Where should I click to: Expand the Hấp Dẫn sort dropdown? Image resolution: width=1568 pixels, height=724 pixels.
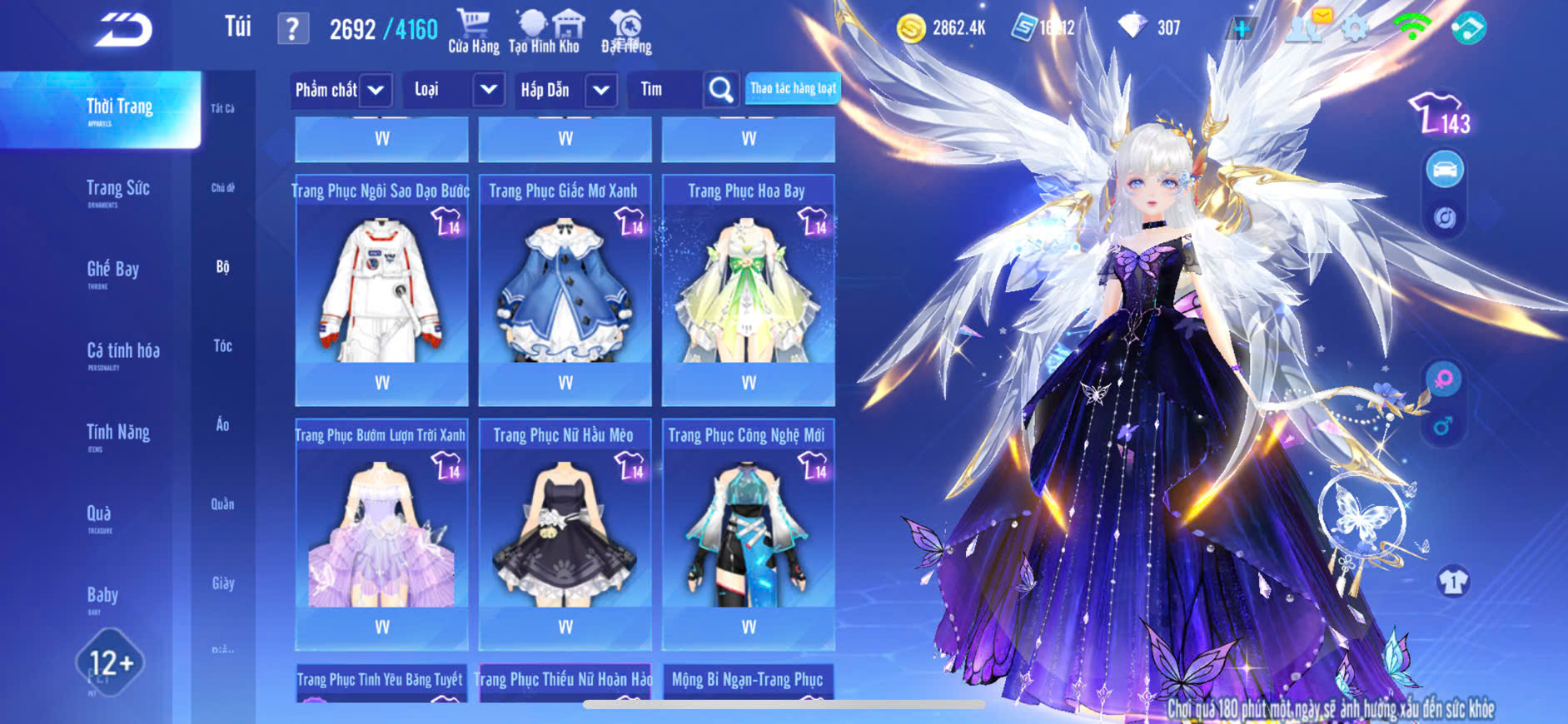click(601, 90)
